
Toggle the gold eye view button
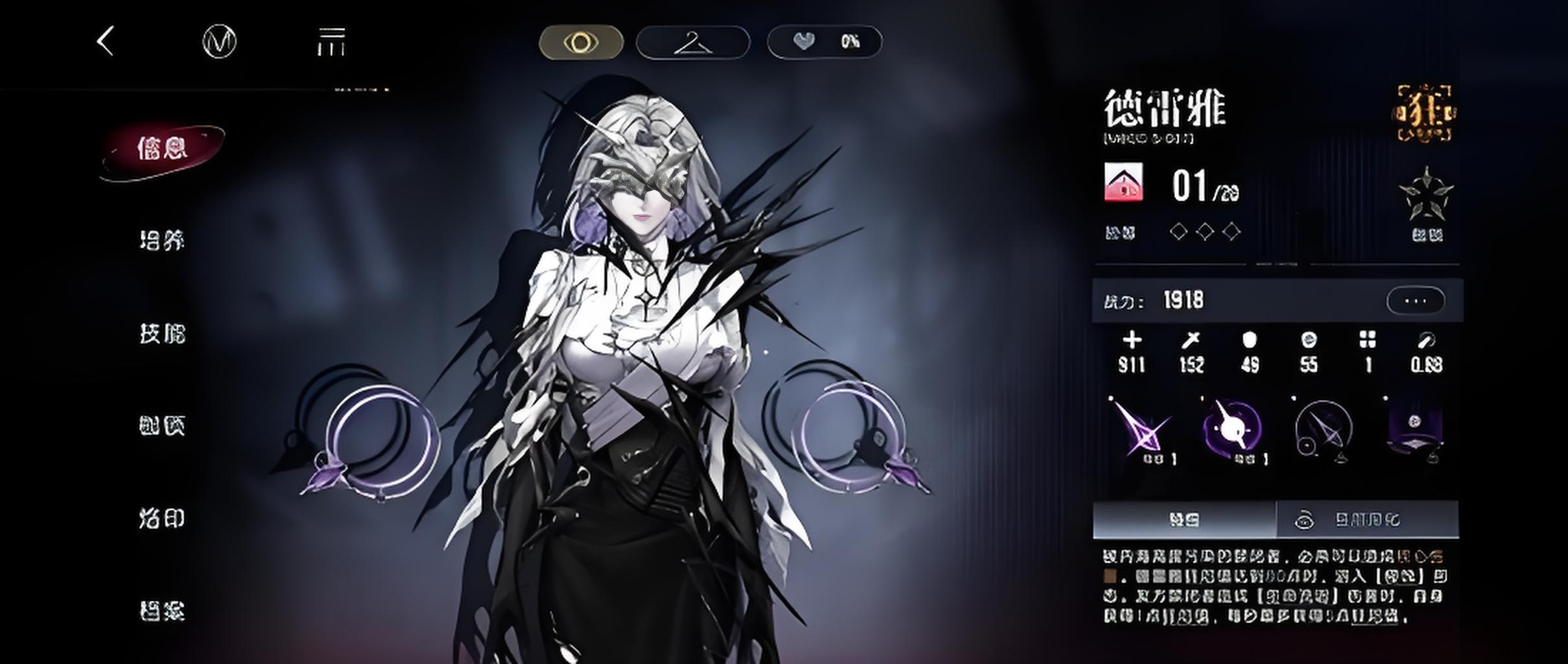(581, 43)
